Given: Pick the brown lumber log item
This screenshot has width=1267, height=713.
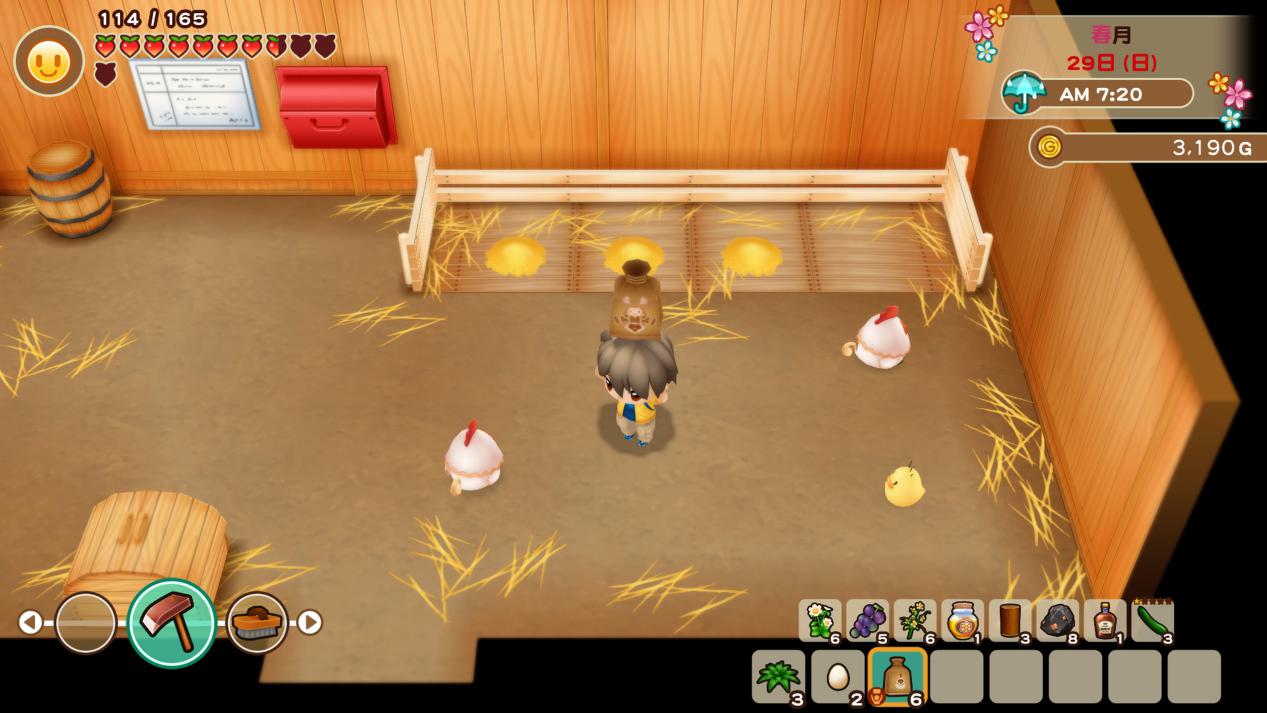Looking at the screenshot, I should coord(1009,620).
